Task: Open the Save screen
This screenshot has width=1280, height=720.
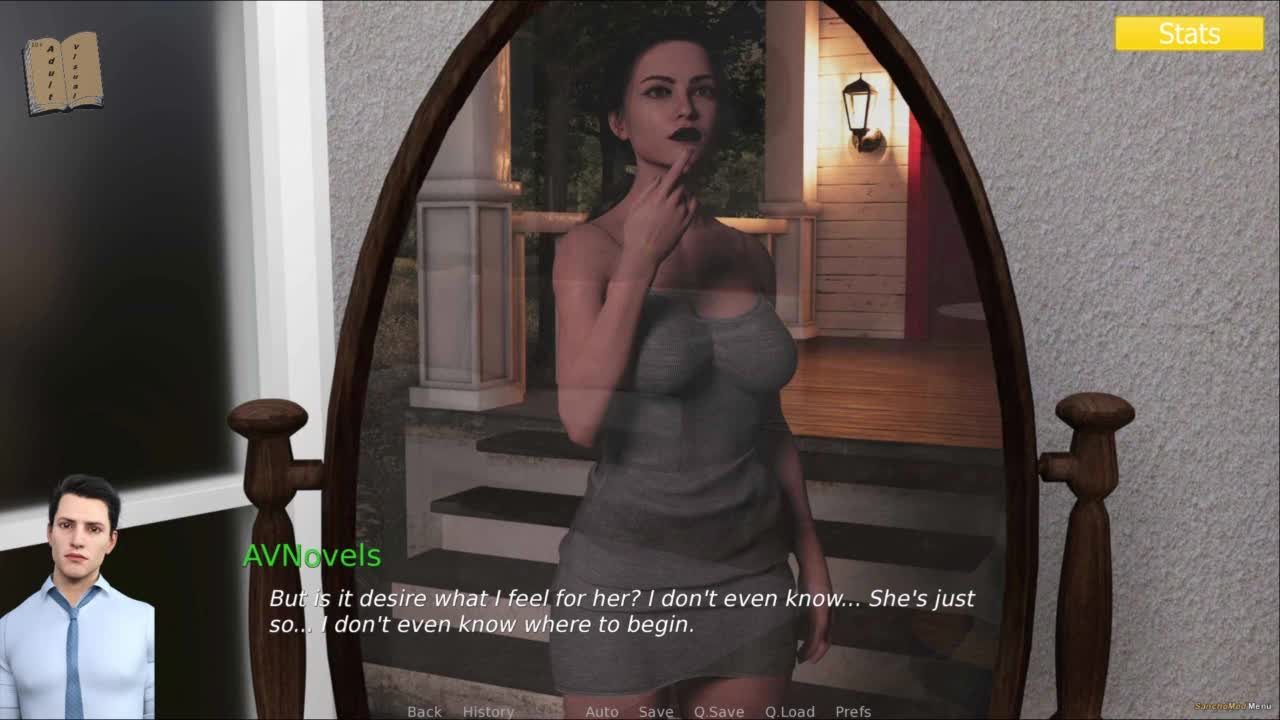Action: click(x=656, y=711)
